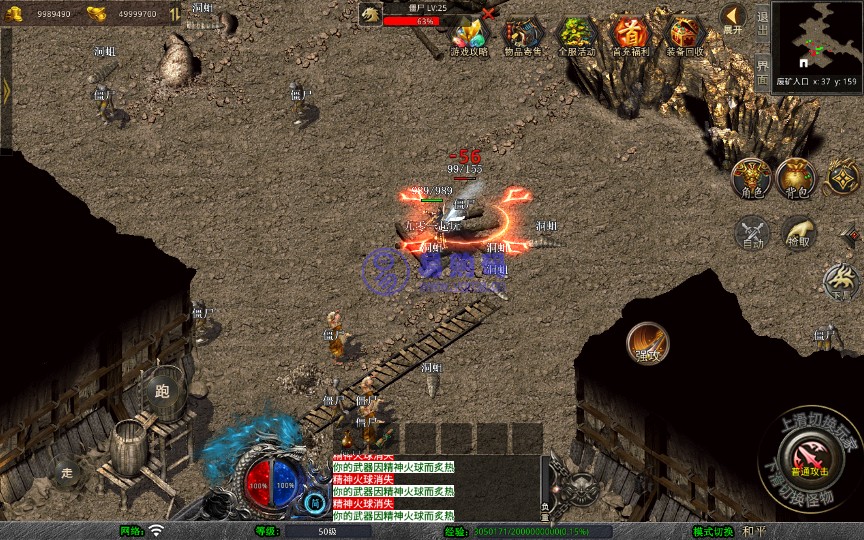Open the 角色 character sheet
Viewport: 864px width, 540px height.
click(751, 177)
